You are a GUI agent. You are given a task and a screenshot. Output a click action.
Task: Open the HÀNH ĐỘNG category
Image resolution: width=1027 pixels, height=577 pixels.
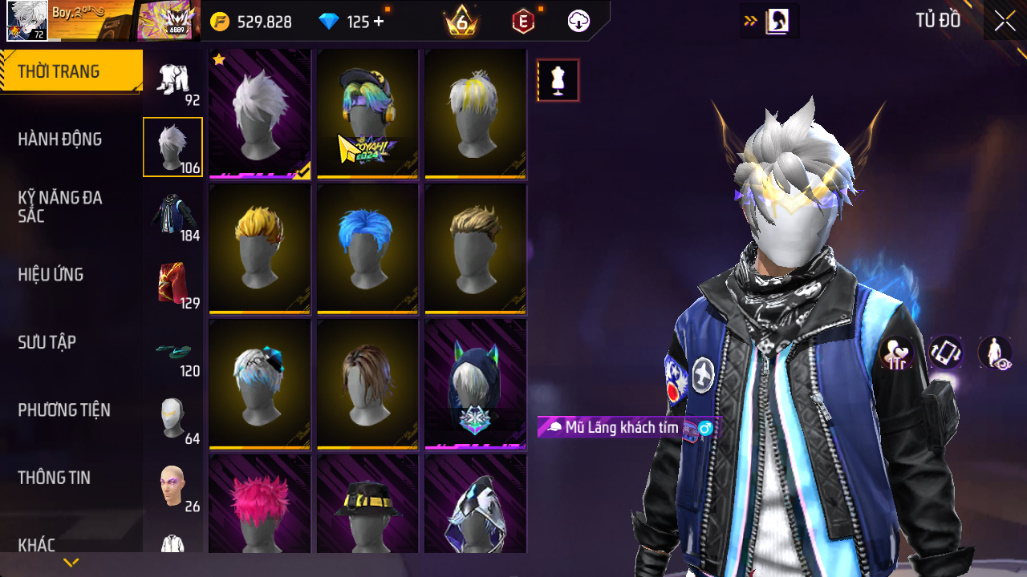pos(60,139)
